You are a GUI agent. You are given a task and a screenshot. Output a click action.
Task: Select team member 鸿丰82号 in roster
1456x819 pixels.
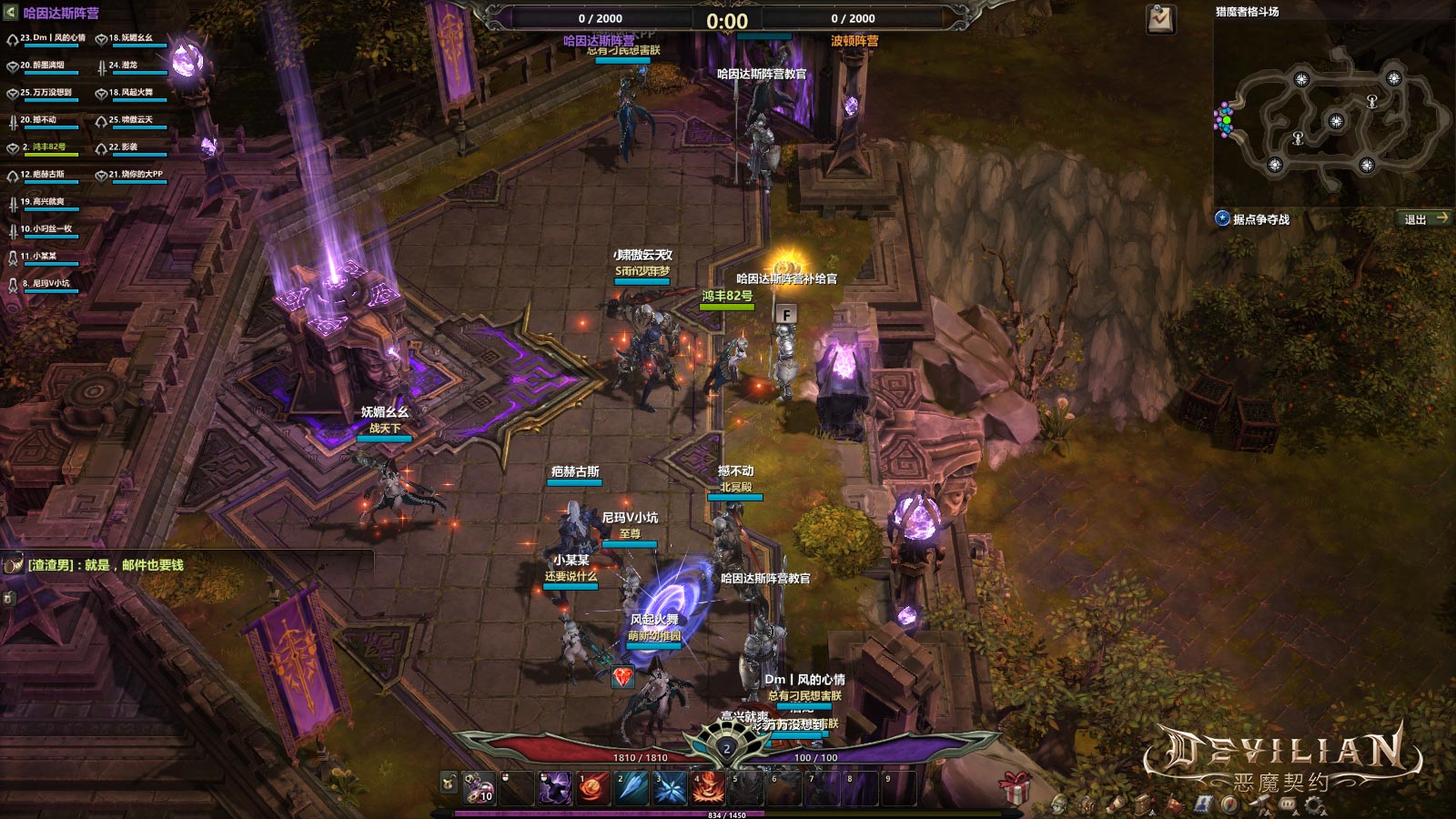pos(44,147)
